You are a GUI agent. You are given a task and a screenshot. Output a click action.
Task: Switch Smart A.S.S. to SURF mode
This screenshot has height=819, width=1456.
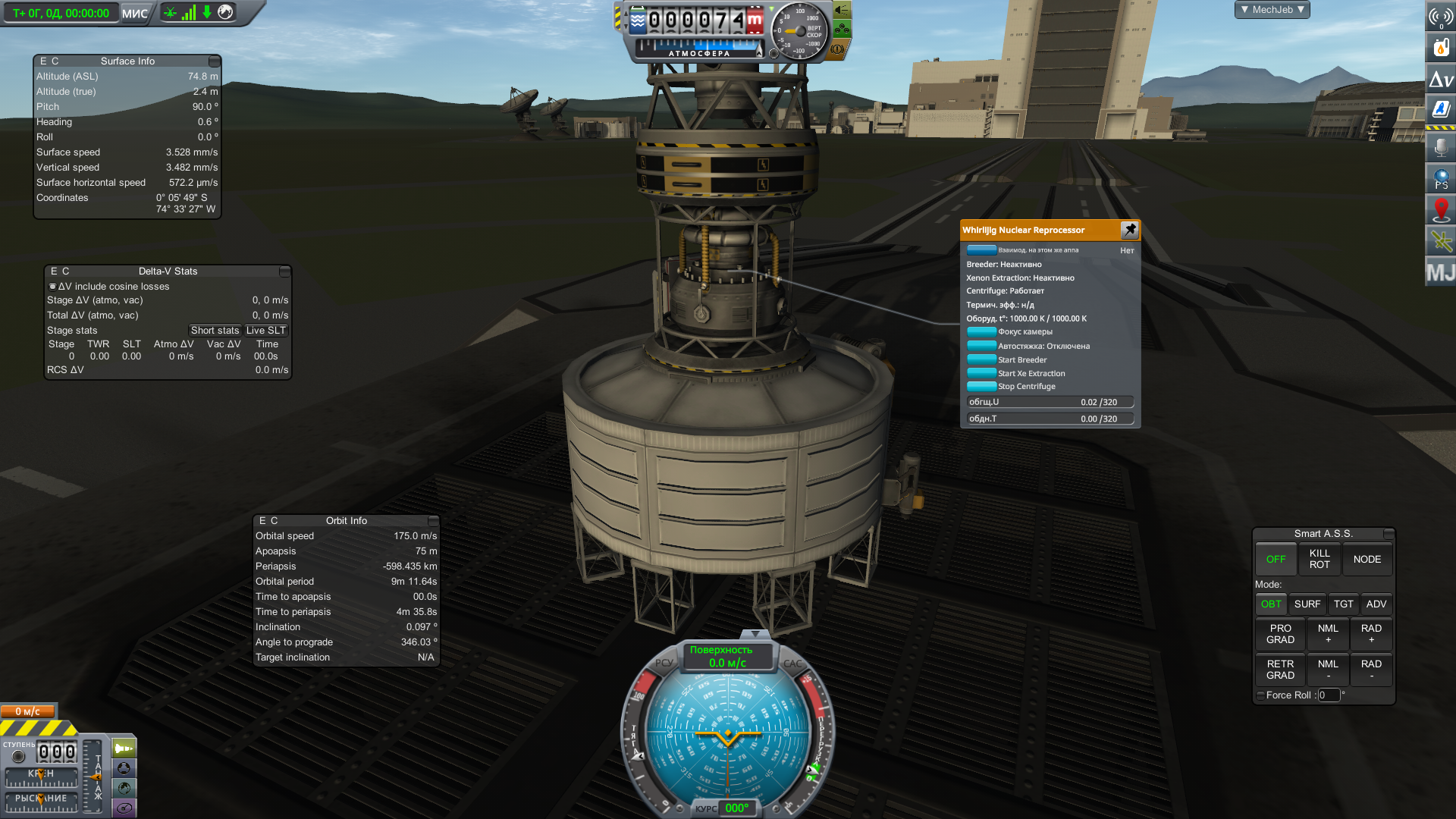click(1307, 604)
